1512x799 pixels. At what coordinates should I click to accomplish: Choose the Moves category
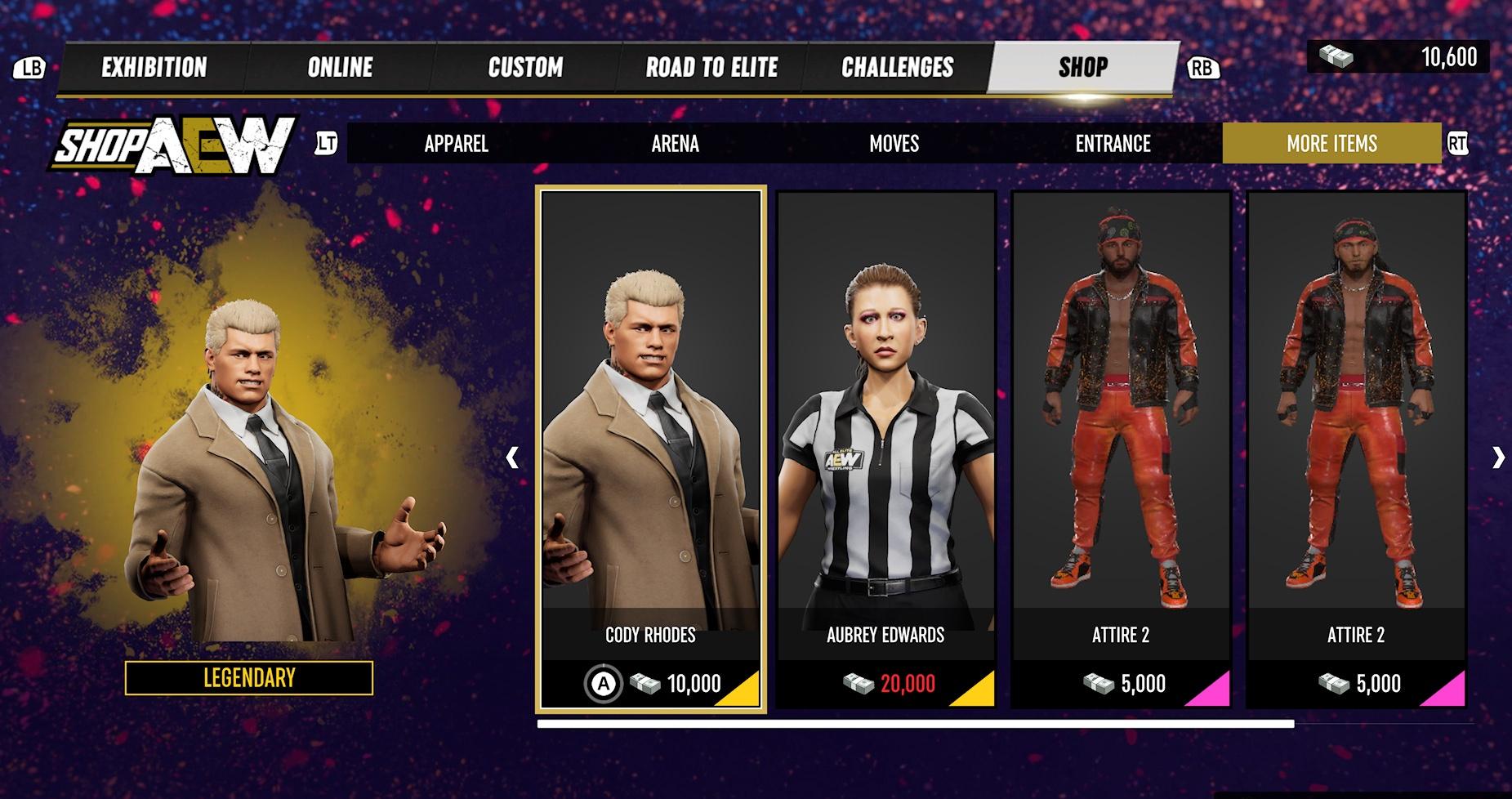[x=894, y=144]
